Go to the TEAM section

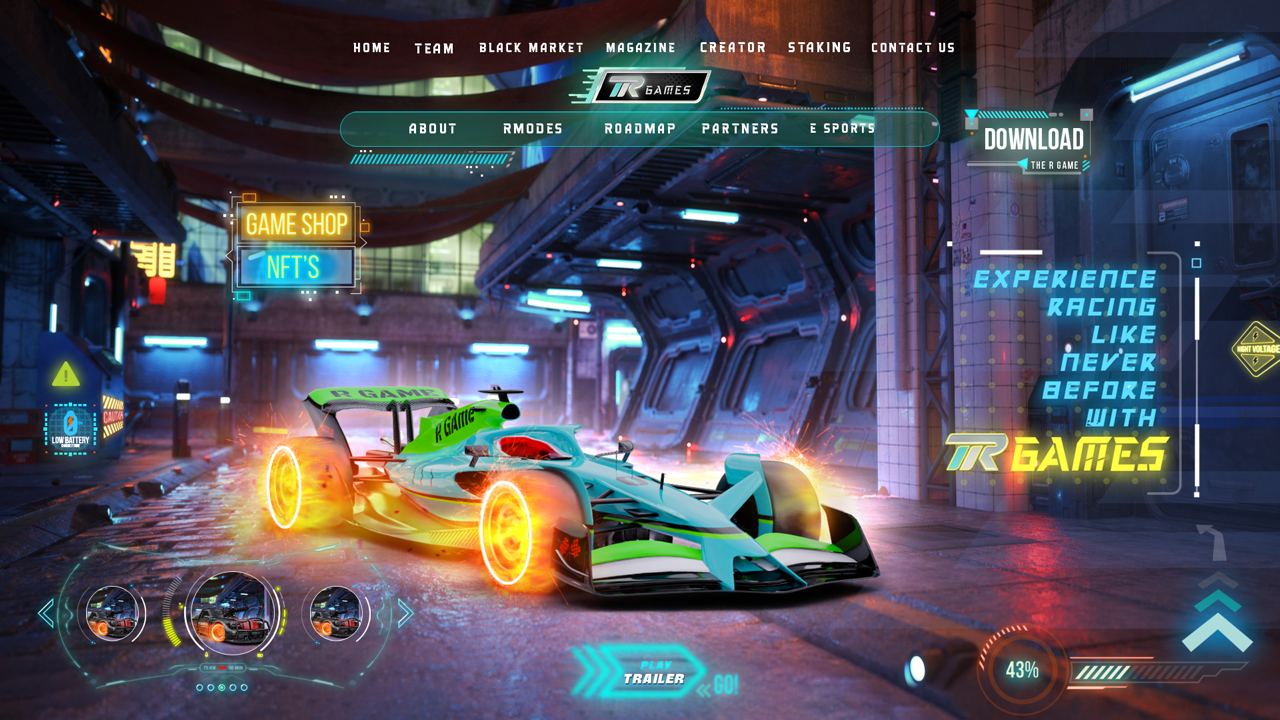click(434, 48)
